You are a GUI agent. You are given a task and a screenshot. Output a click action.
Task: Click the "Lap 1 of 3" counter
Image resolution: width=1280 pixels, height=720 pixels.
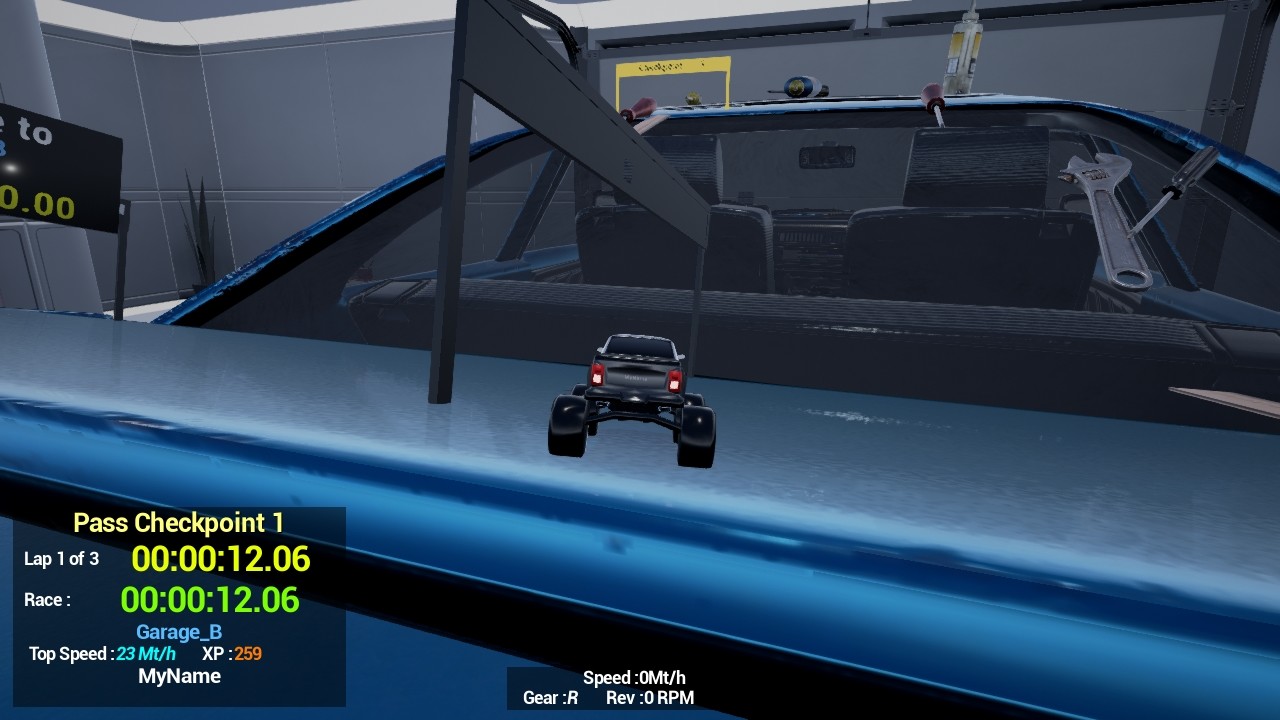coord(61,560)
